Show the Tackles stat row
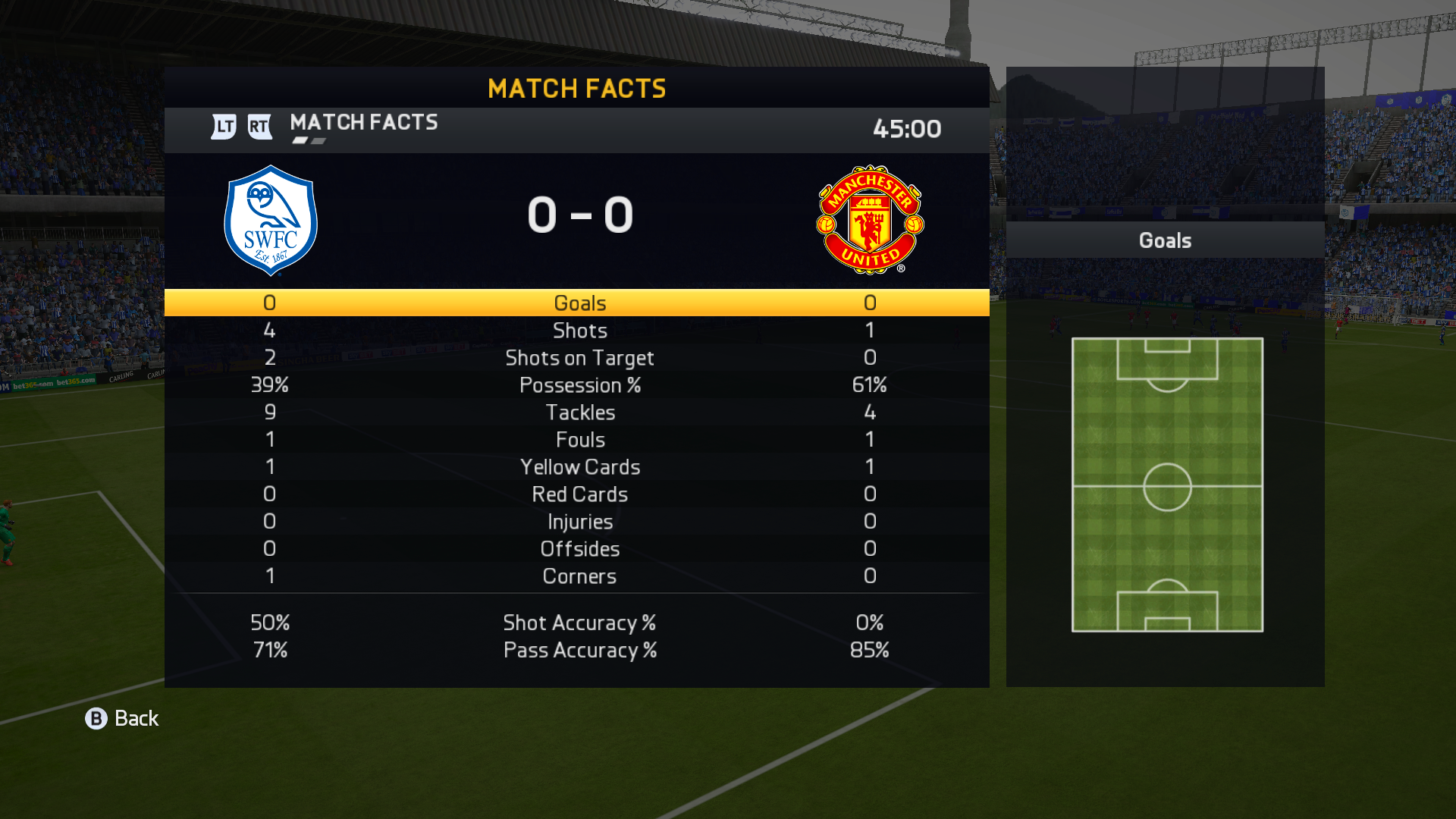Image resolution: width=1456 pixels, height=819 pixels. [x=579, y=413]
